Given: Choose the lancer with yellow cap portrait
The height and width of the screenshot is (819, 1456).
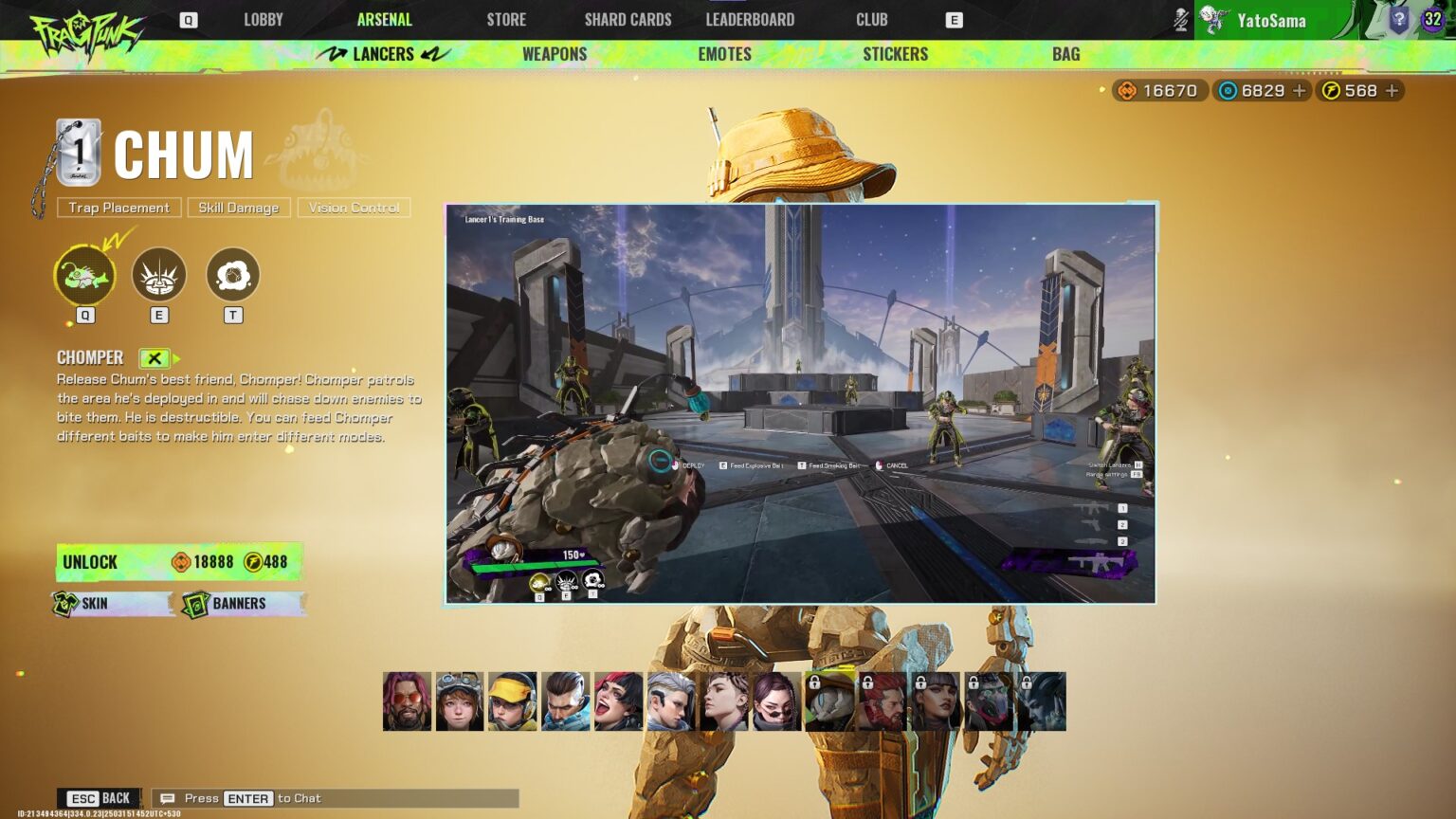Looking at the screenshot, I should tap(512, 701).
